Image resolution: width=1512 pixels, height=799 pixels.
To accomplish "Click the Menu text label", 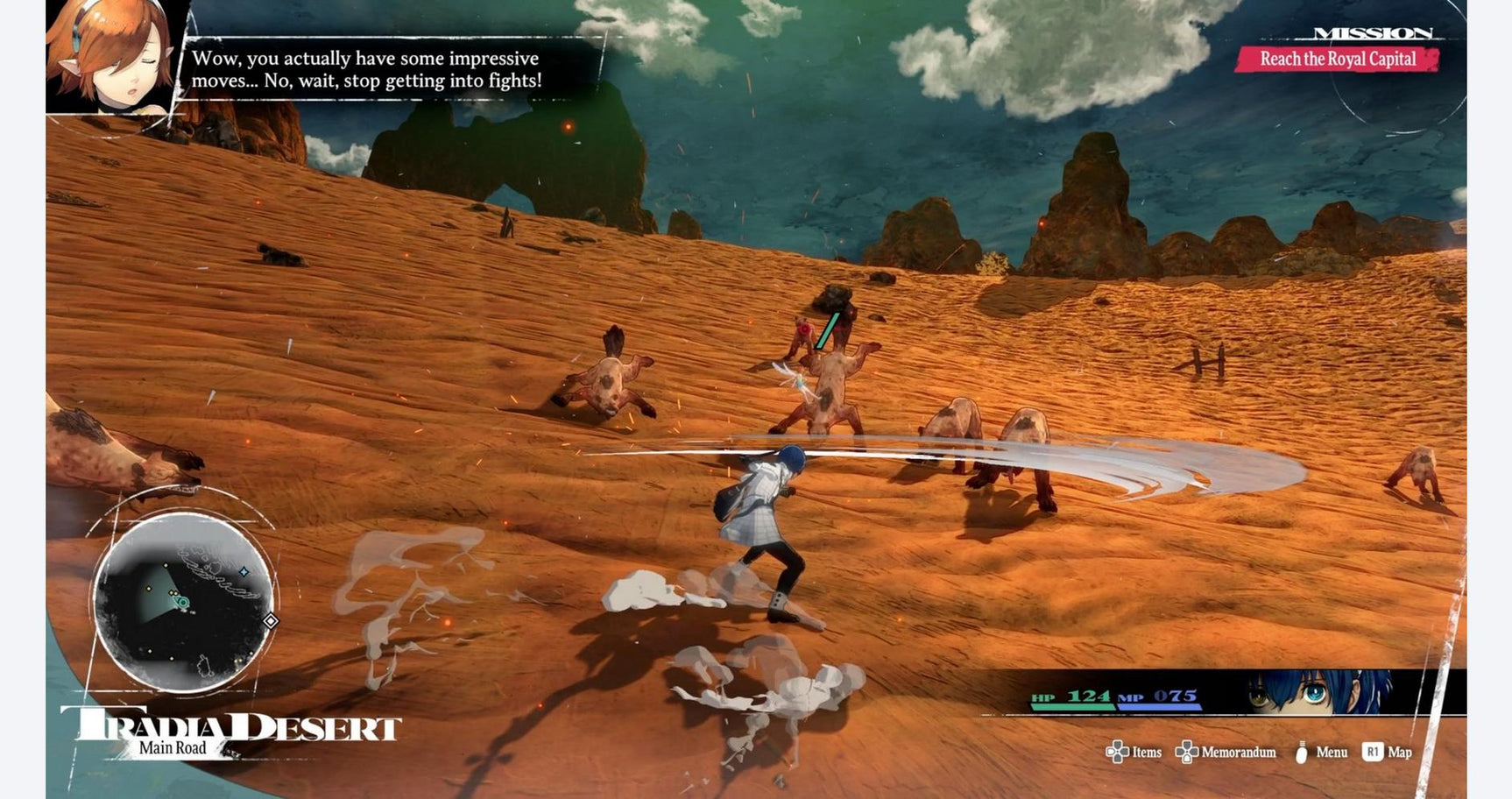I will tap(1332, 752).
